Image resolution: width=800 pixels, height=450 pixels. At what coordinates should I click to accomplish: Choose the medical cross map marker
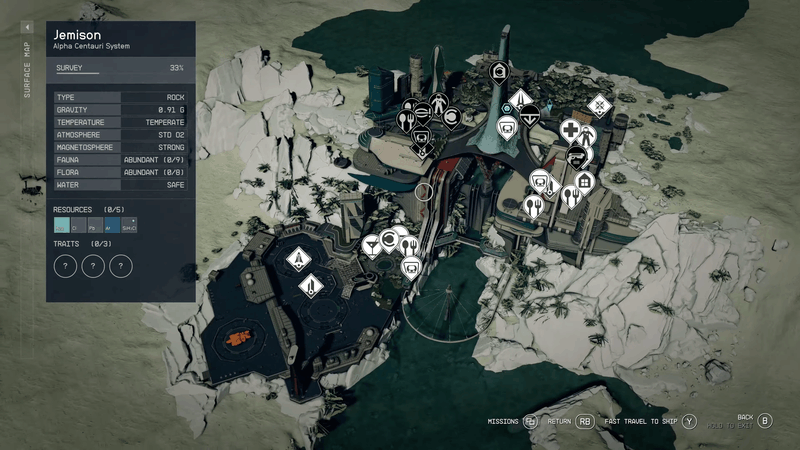pyautogui.click(x=569, y=129)
